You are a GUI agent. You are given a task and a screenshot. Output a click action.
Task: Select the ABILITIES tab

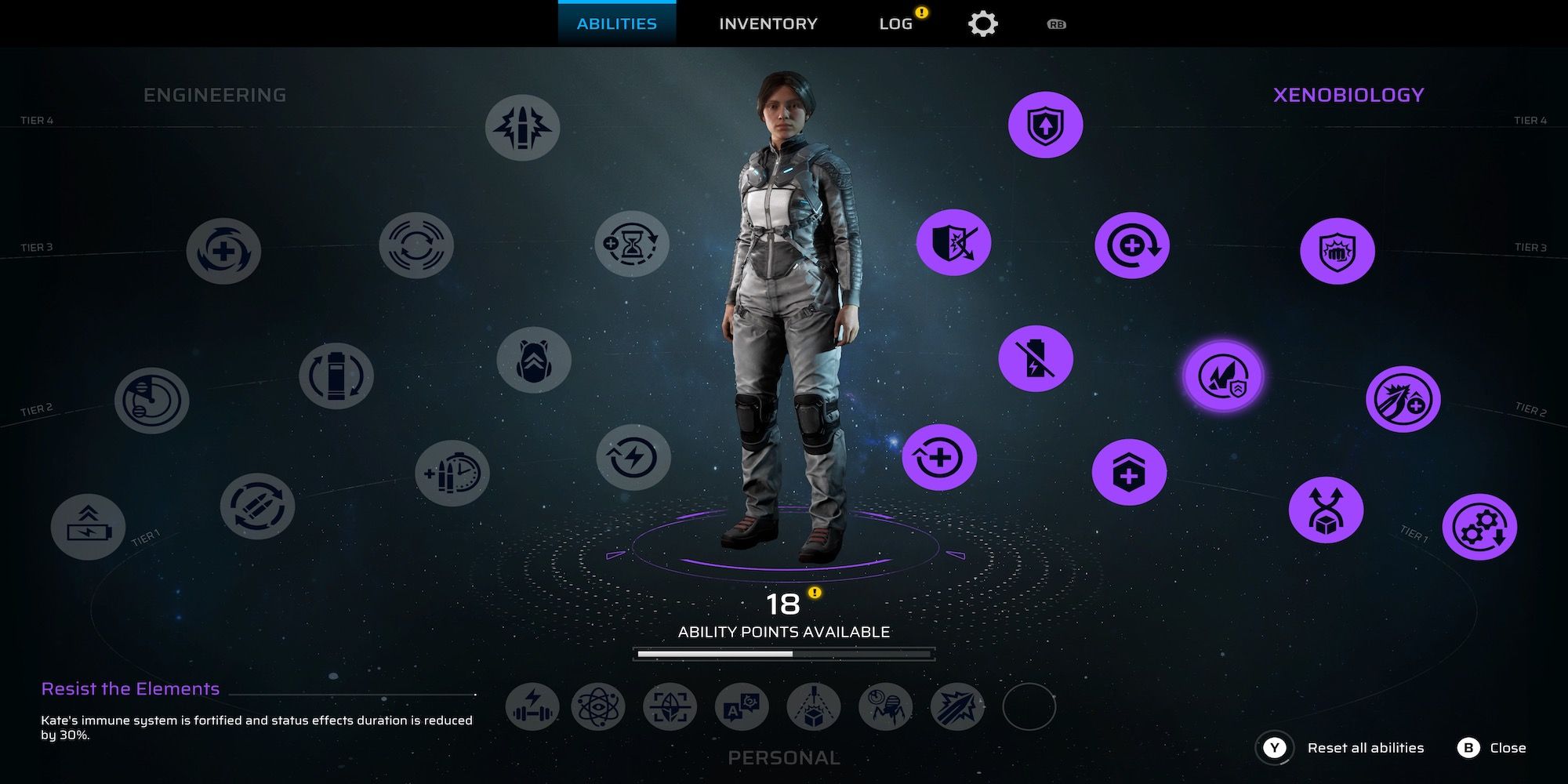616,23
